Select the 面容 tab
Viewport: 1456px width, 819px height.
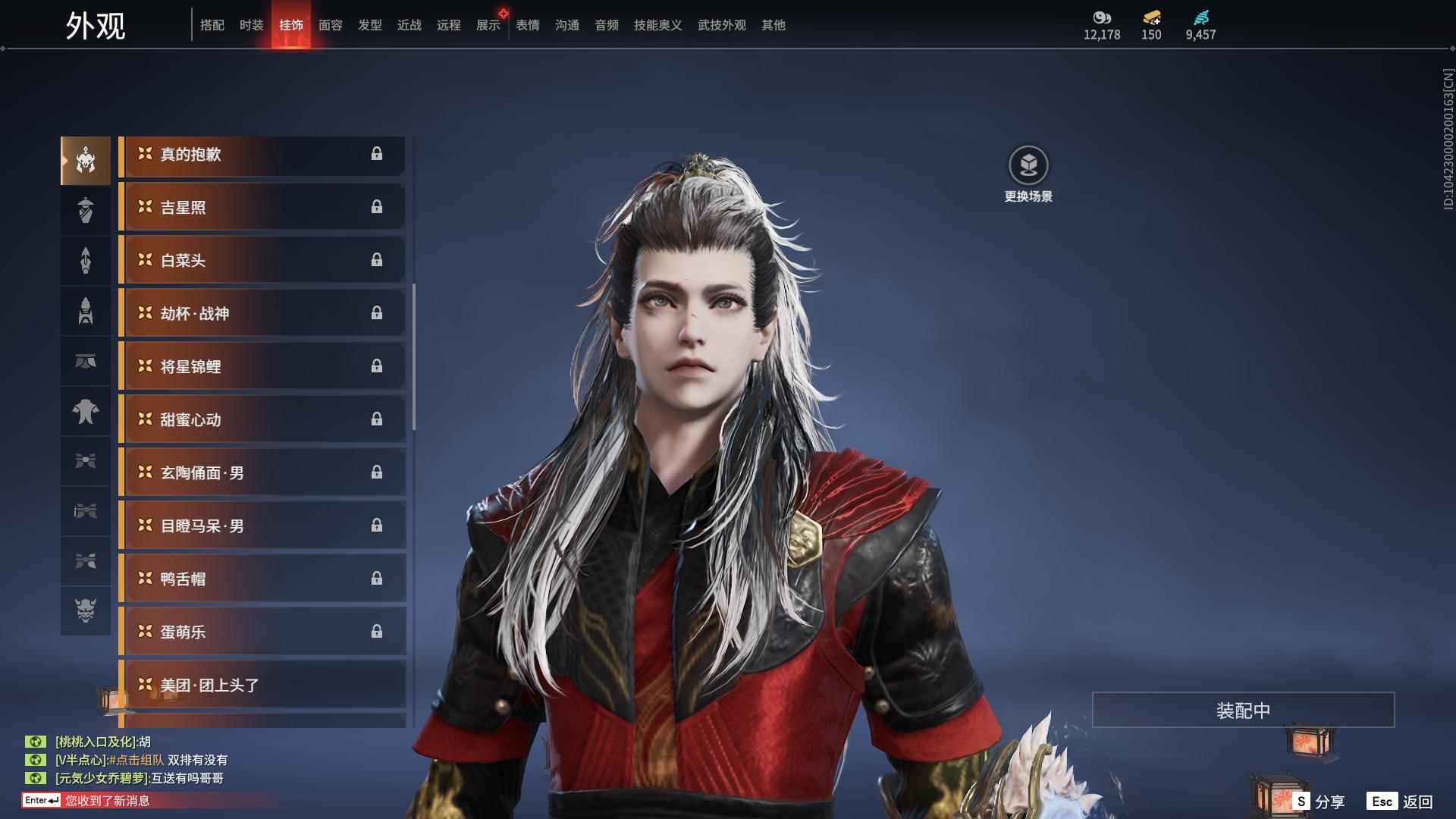click(x=330, y=25)
